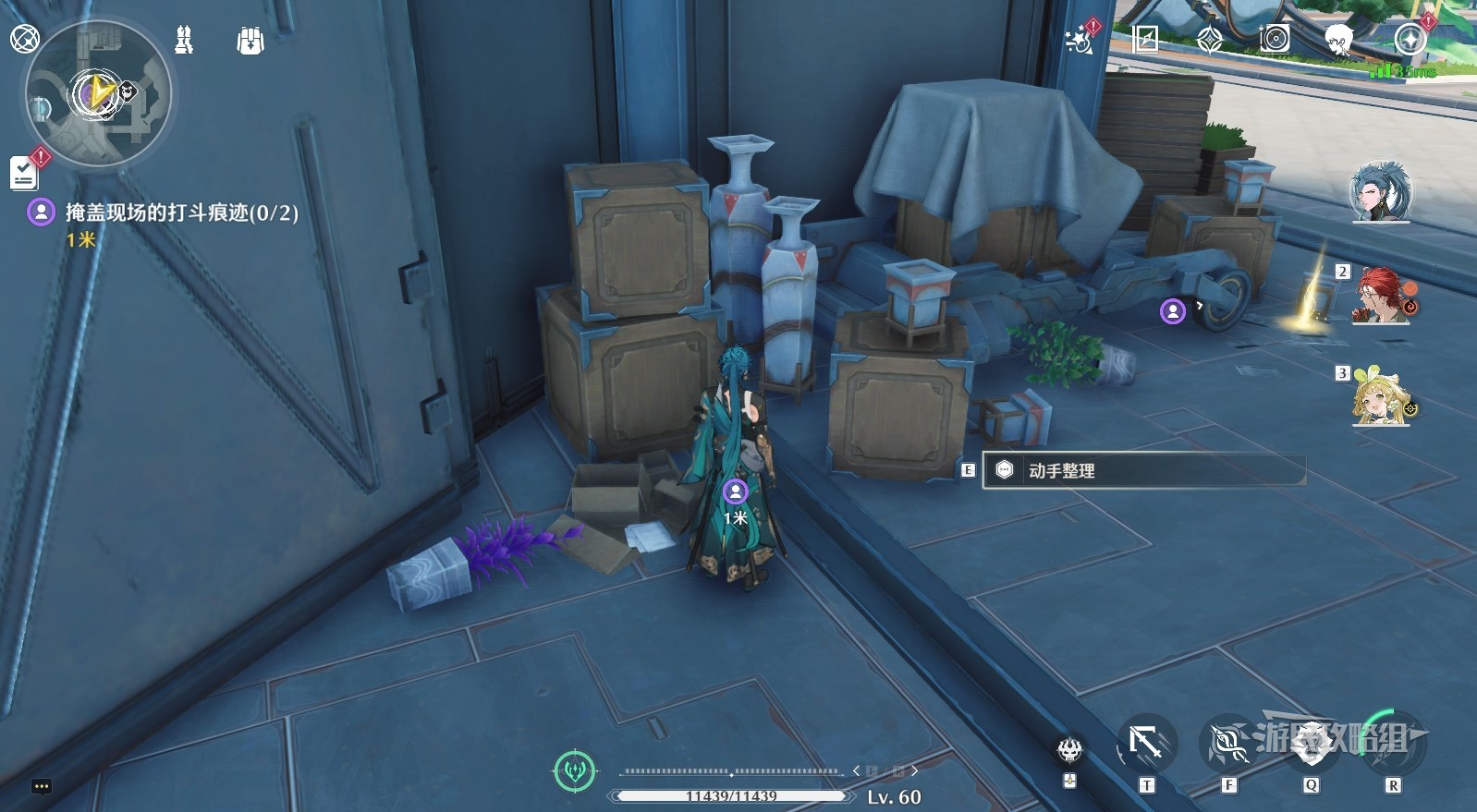This screenshot has width=1477, height=812.
Task: Open the circled star menu icon
Action: point(1410,40)
